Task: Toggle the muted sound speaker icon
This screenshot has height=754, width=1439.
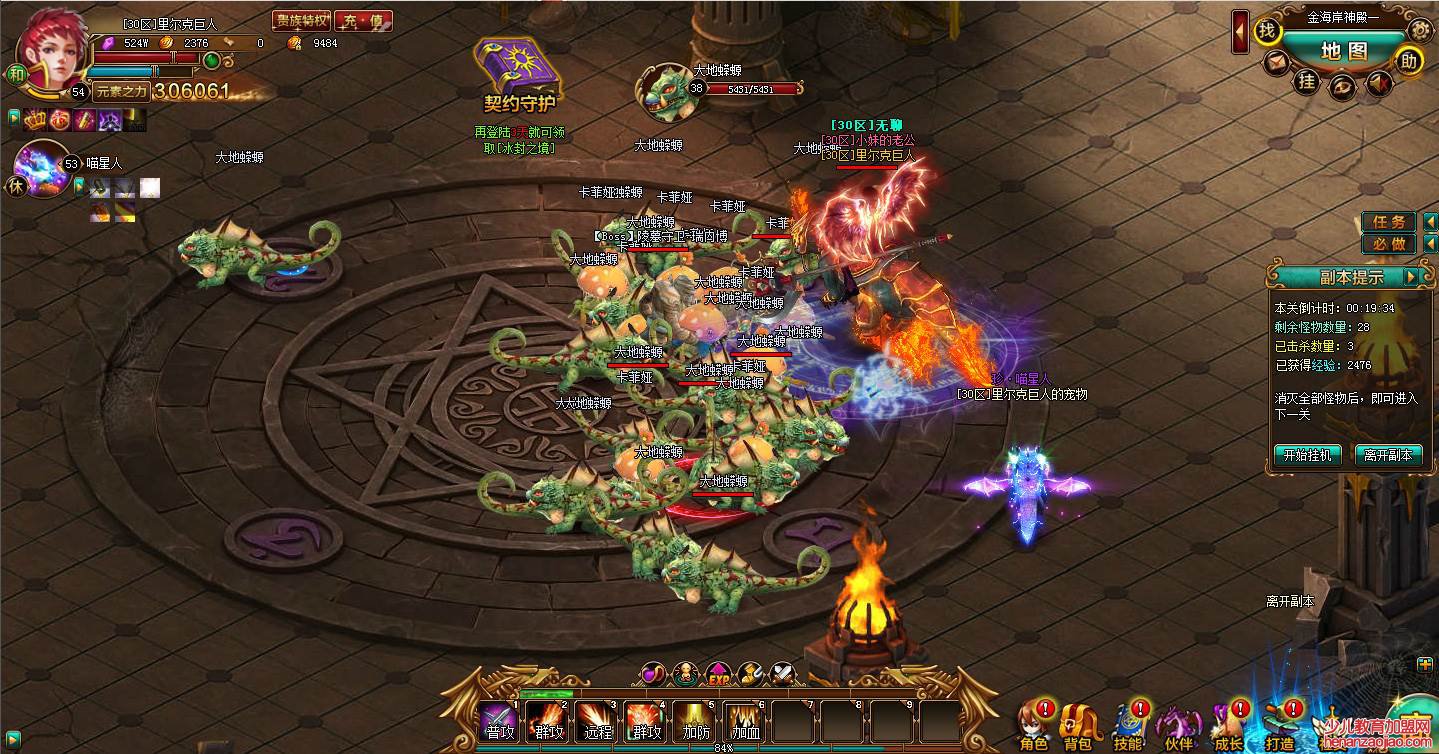Action: pyautogui.click(x=1381, y=82)
